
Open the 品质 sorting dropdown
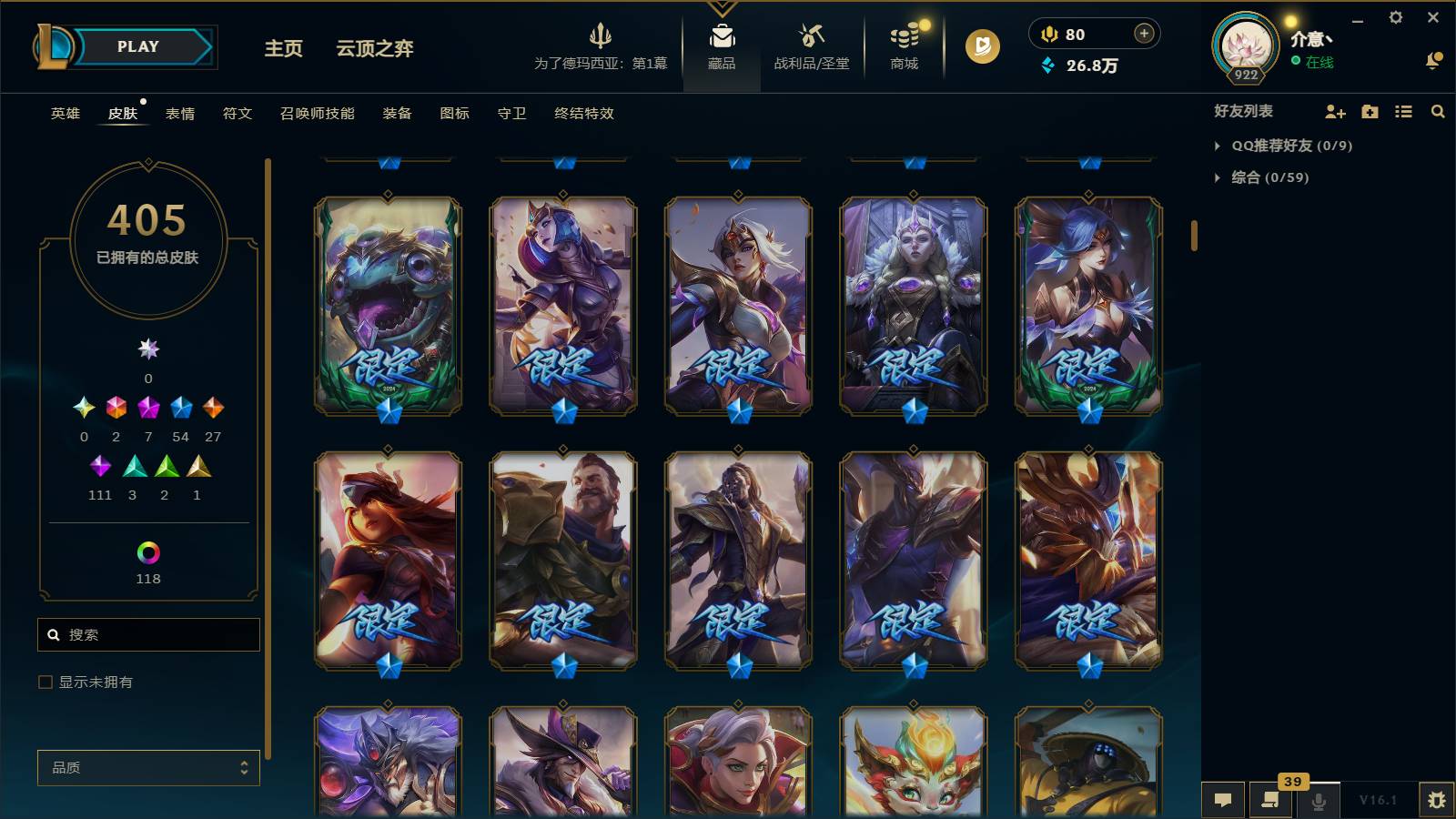click(x=147, y=767)
